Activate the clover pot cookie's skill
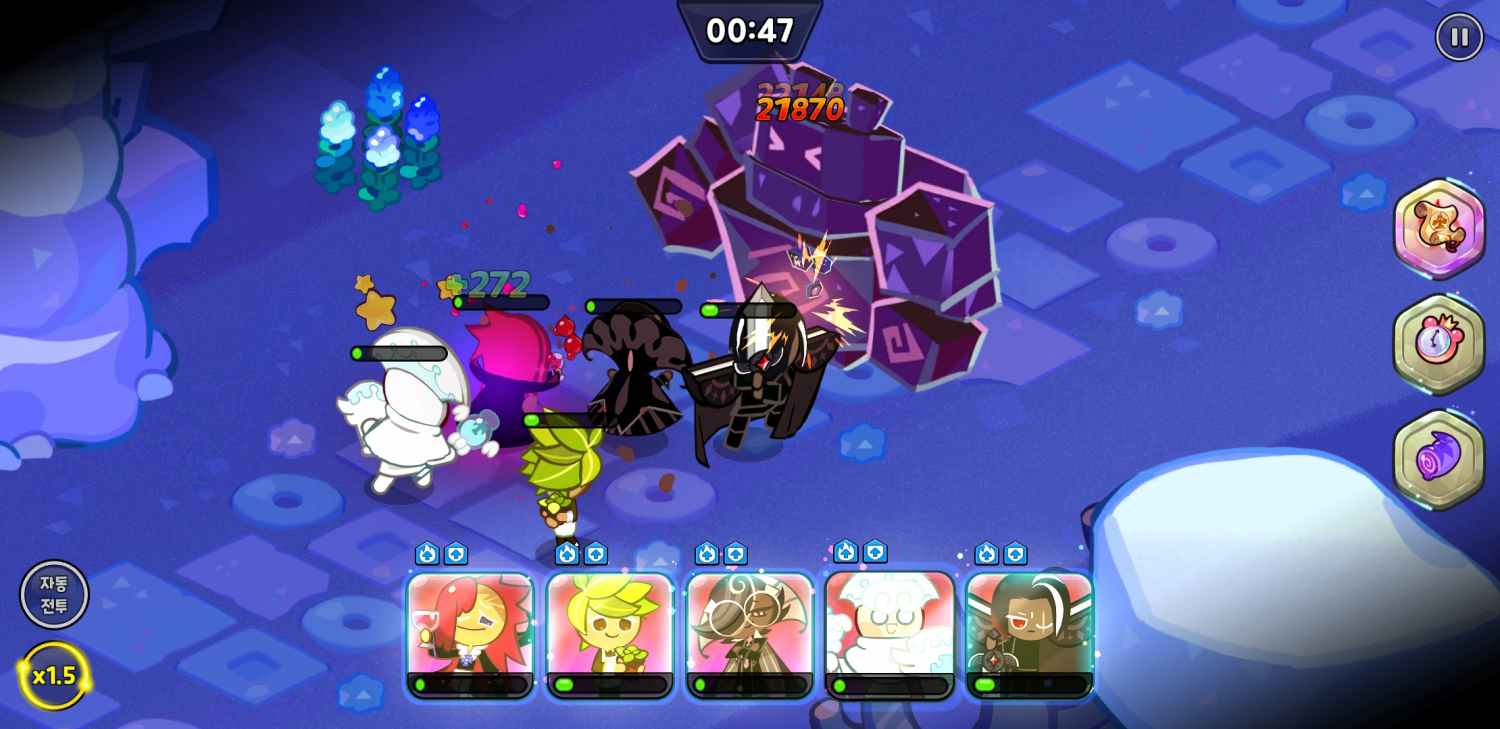The width and height of the screenshot is (1500, 729). click(x=608, y=630)
